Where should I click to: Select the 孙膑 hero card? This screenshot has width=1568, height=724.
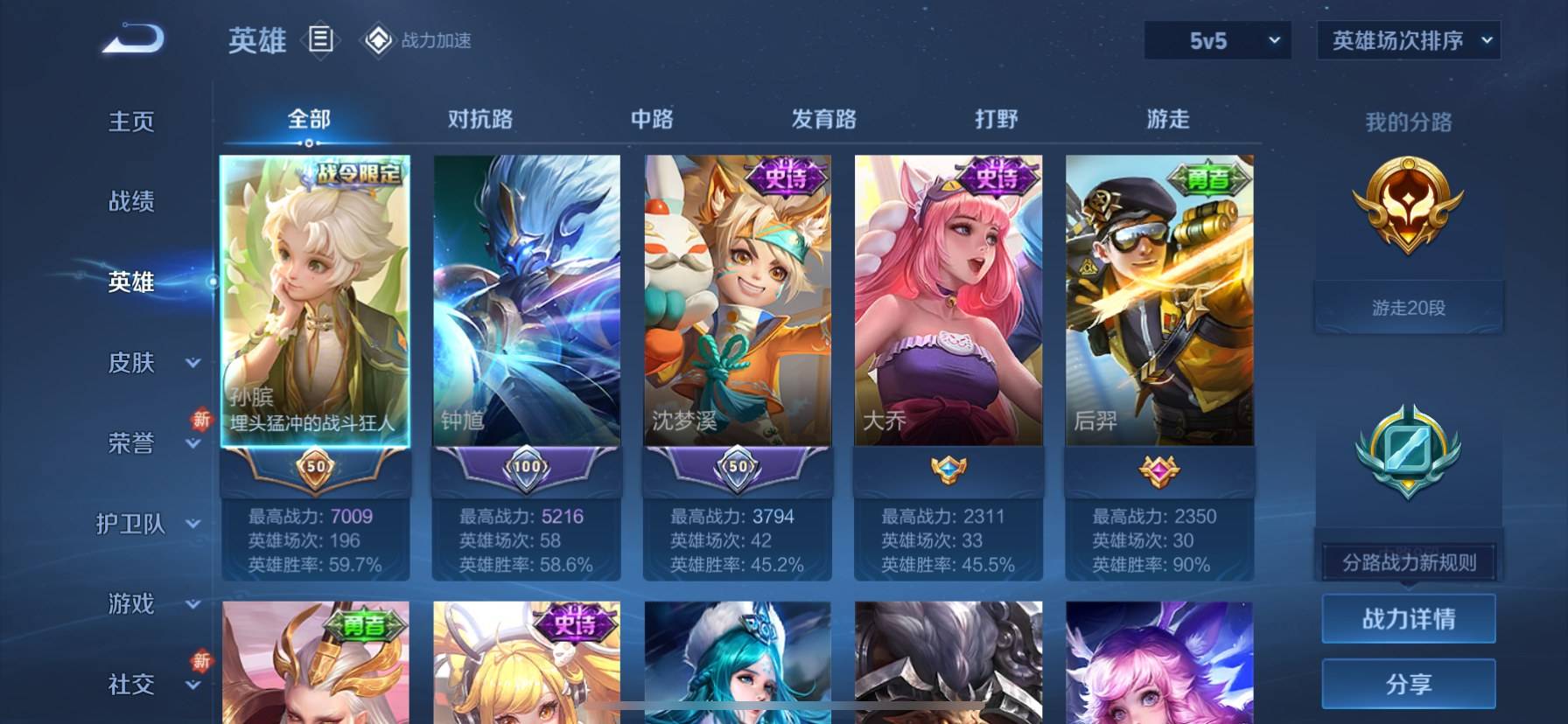coord(315,302)
